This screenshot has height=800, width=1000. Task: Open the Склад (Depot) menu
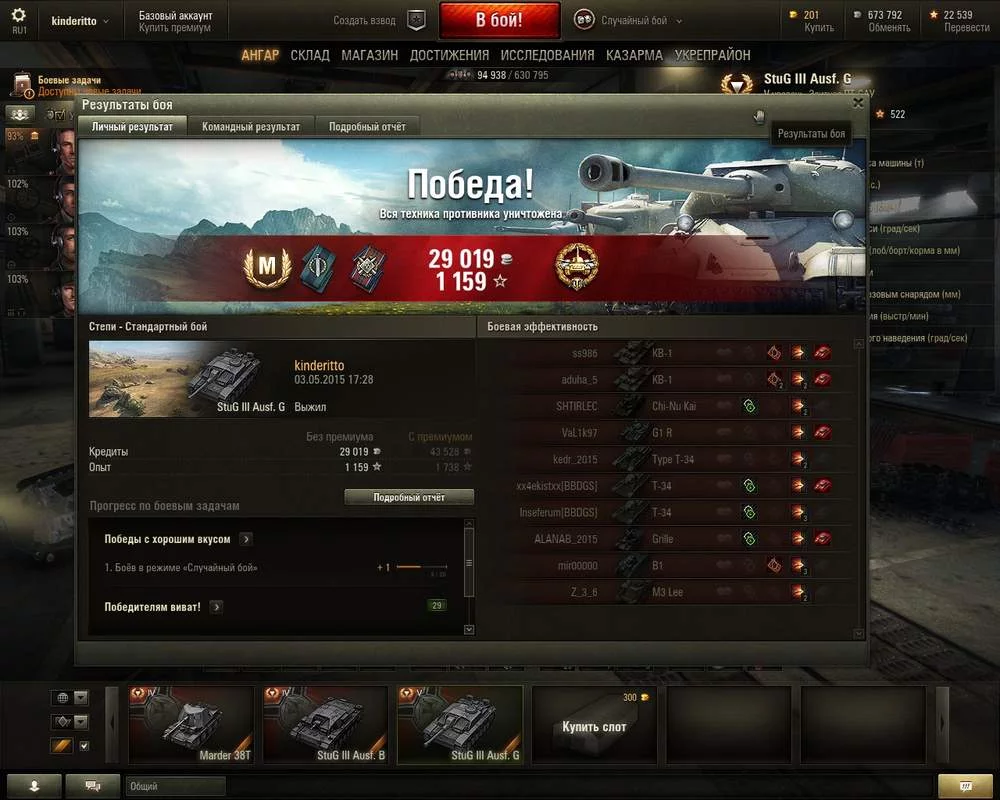(x=310, y=55)
